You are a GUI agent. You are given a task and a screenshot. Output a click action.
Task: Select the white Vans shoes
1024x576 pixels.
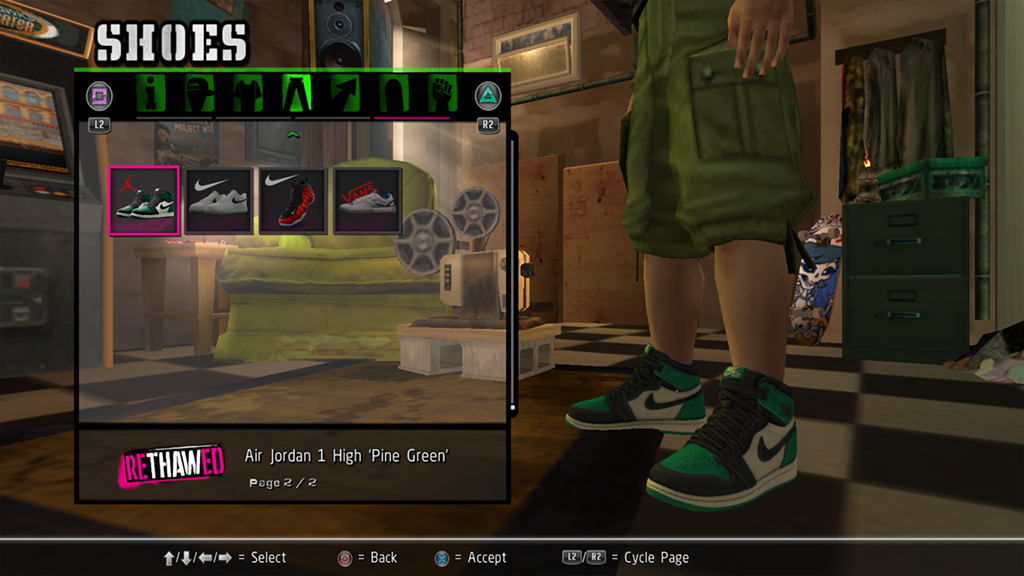(x=367, y=200)
